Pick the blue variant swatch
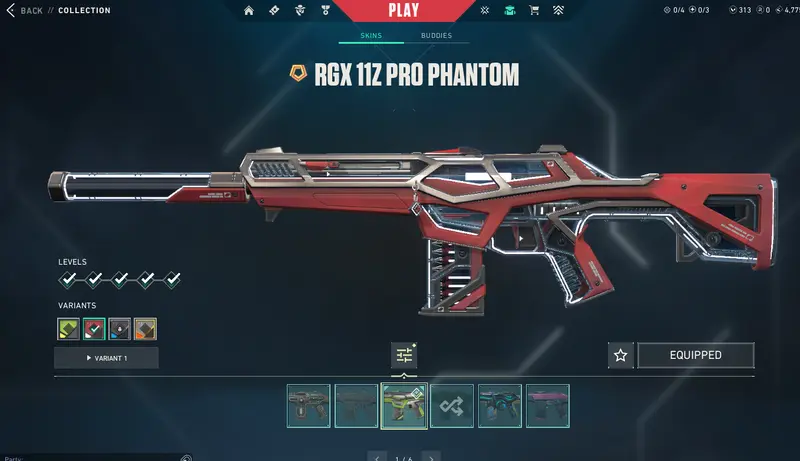This screenshot has height=461, width=800. pos(120,328)
